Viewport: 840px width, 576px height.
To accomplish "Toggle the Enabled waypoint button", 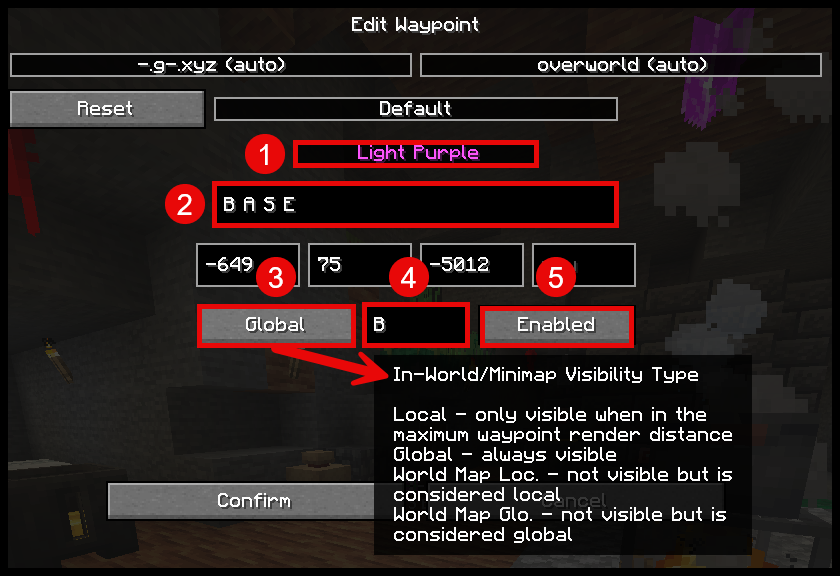I will point(556,325).
